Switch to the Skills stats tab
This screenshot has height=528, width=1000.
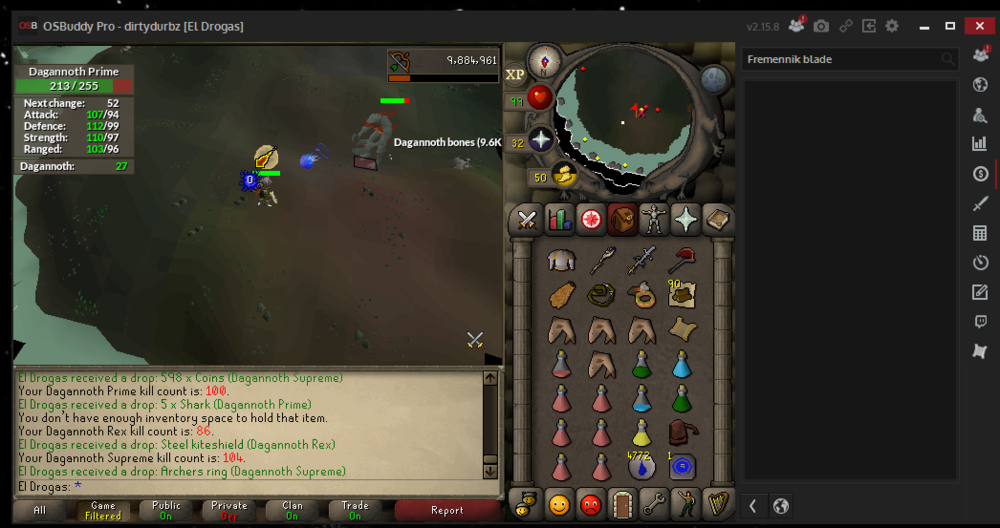tap(559, 219)
